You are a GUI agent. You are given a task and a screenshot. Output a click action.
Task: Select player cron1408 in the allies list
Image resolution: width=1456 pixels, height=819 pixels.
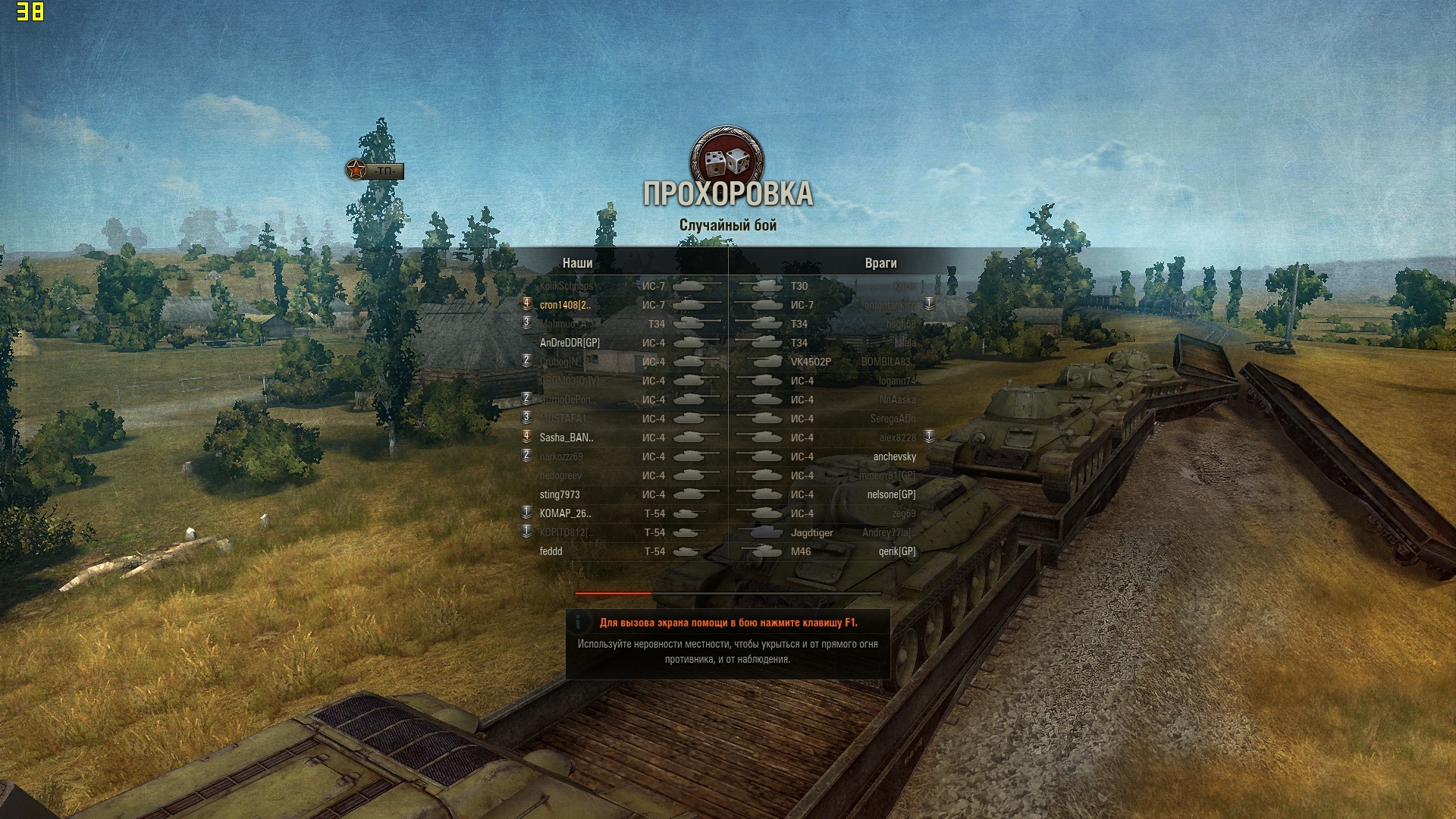coord(565,305)
